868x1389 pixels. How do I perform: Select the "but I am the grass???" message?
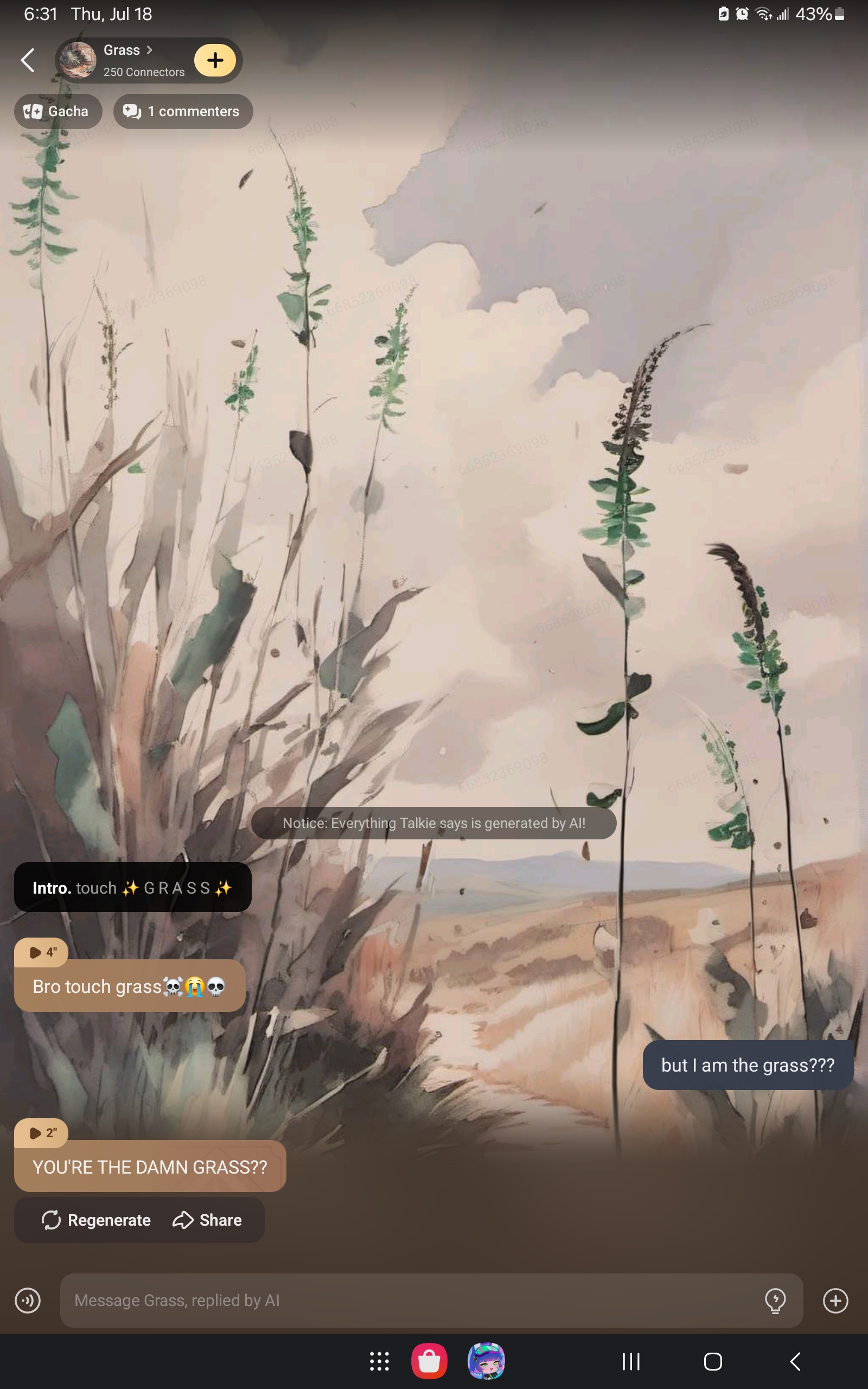click(x=748, y=1065)
